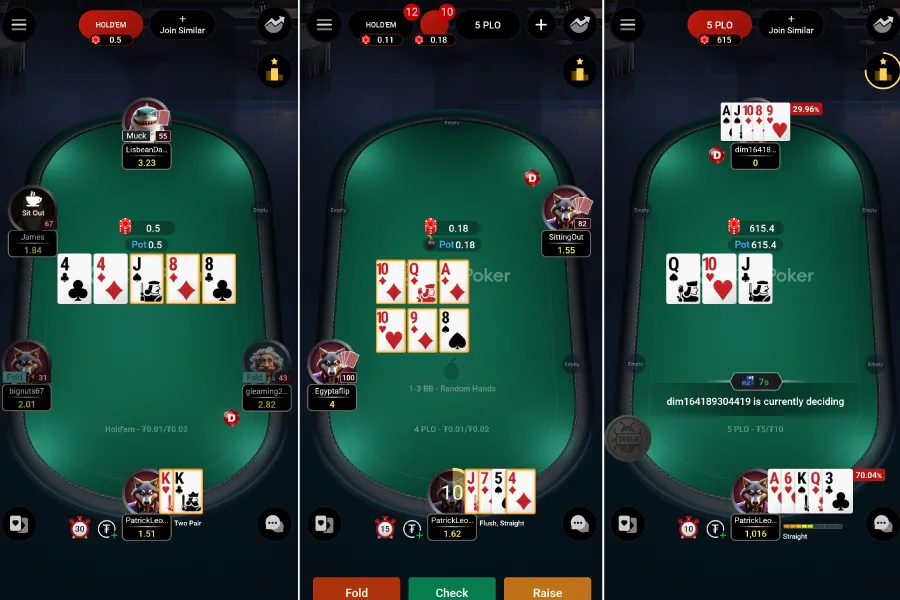
Task: Add a table with the large plus button
Action: tap(541, 25)
